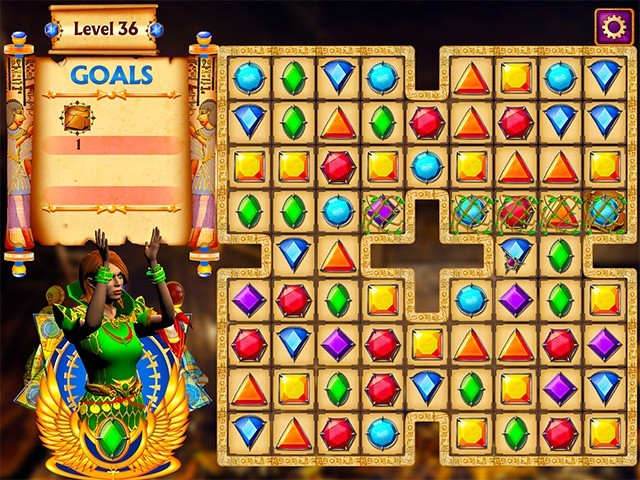This screenshot has width=640, height=480.
Task: Click the blue diamond with the purple charm
Action: [515, 253]
